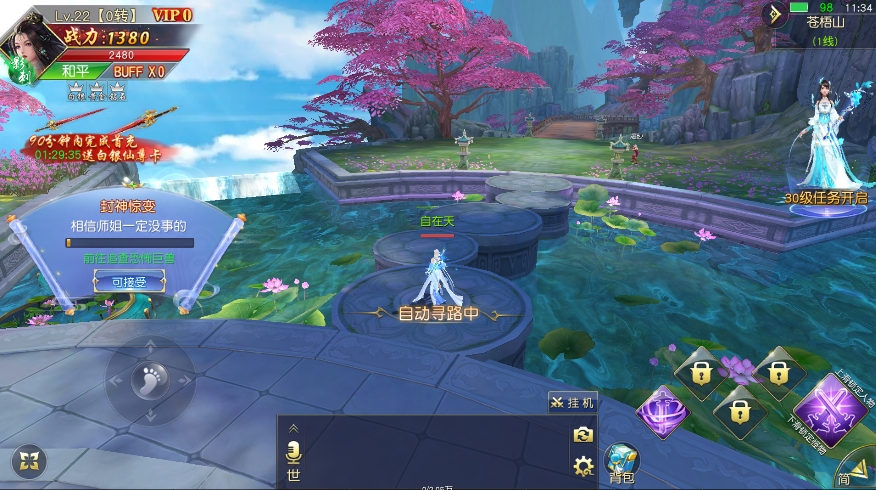
Task: Activate the purple sword skill
Action: click(x=661, y=411)
